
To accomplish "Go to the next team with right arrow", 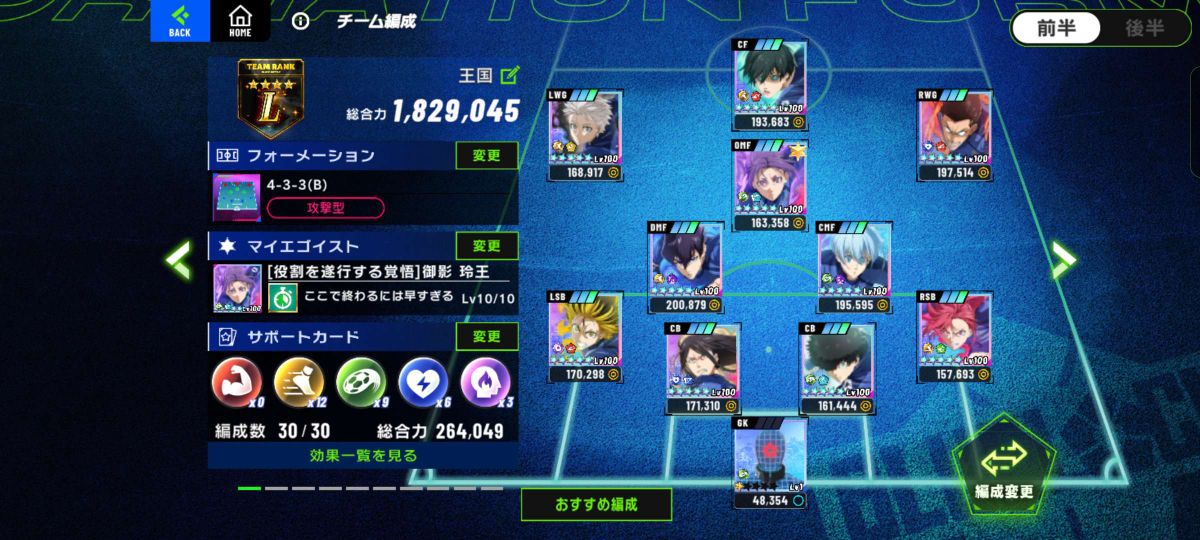I will (x=1062, y=260).
